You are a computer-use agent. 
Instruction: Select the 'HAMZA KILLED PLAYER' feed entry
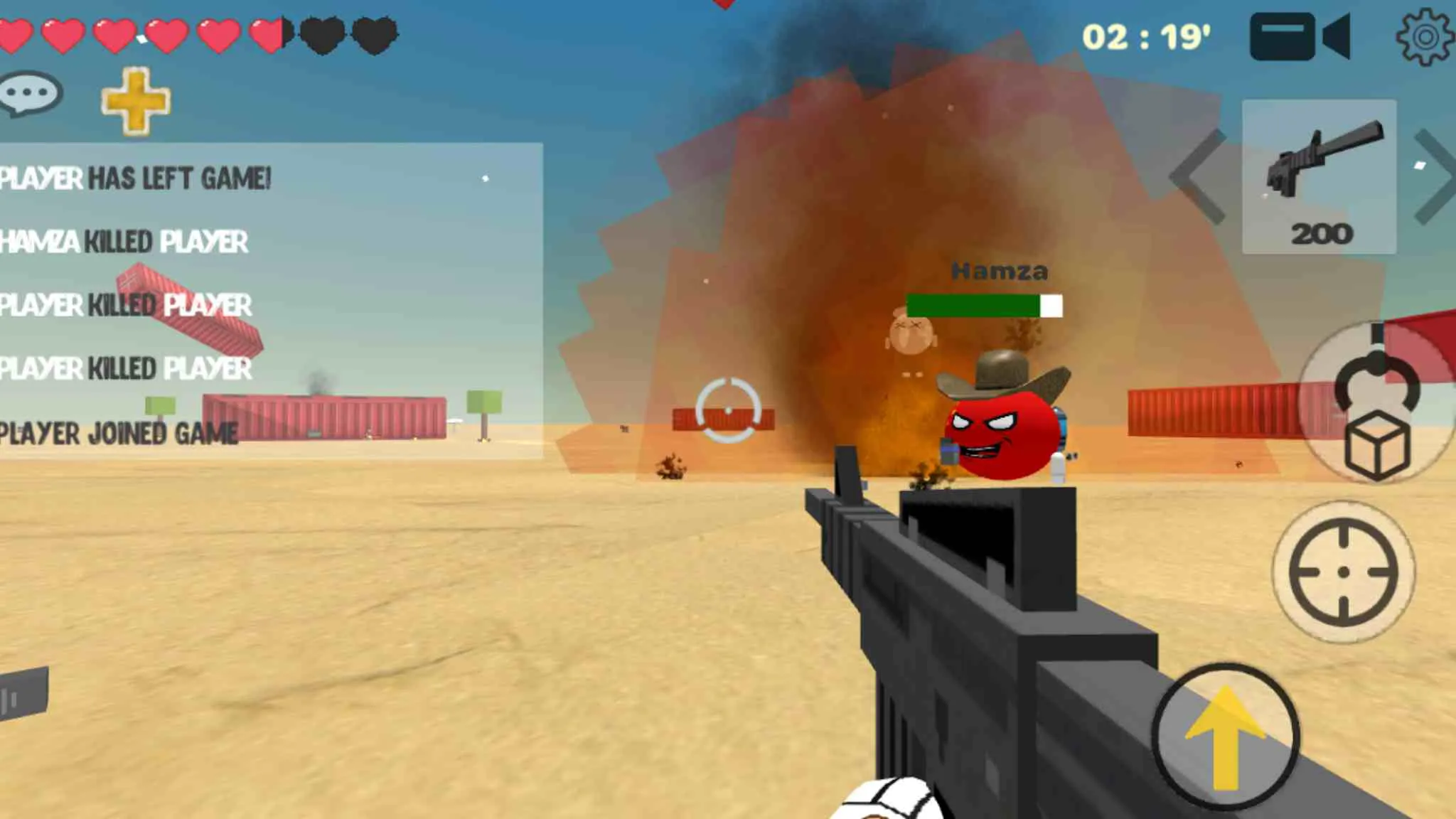(x=123, y=243)
